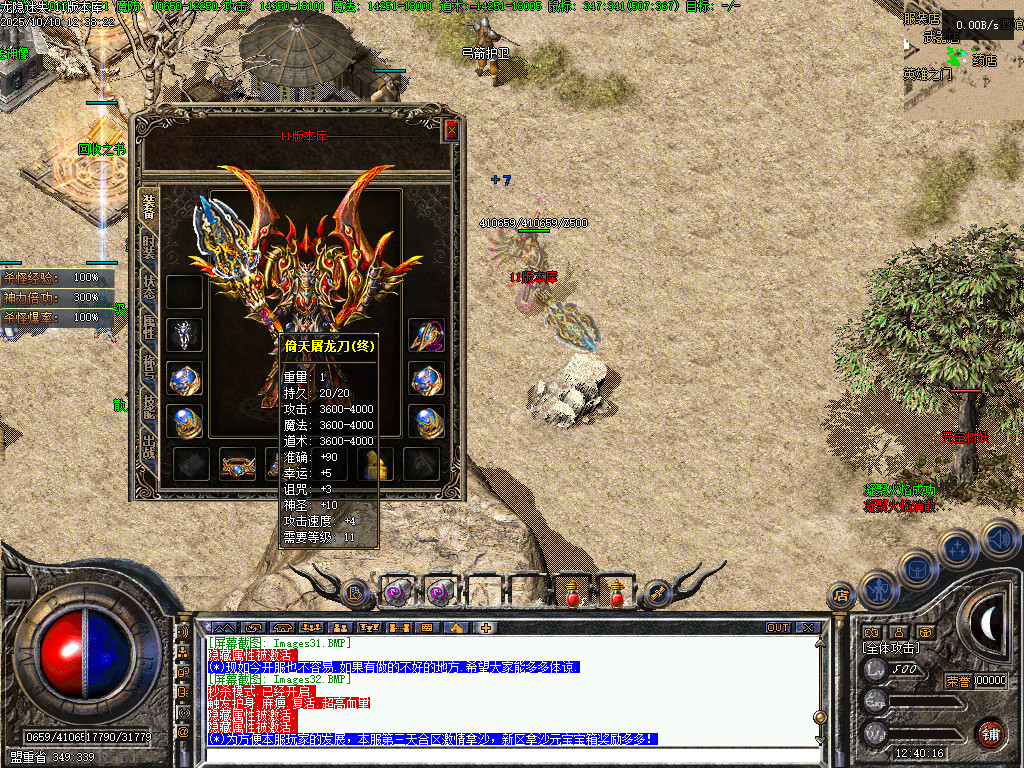The width and height of the screenshot is (1024, 768).
Task: Switch to the 时装 (fashion) tab
Action: click(148, 246)
